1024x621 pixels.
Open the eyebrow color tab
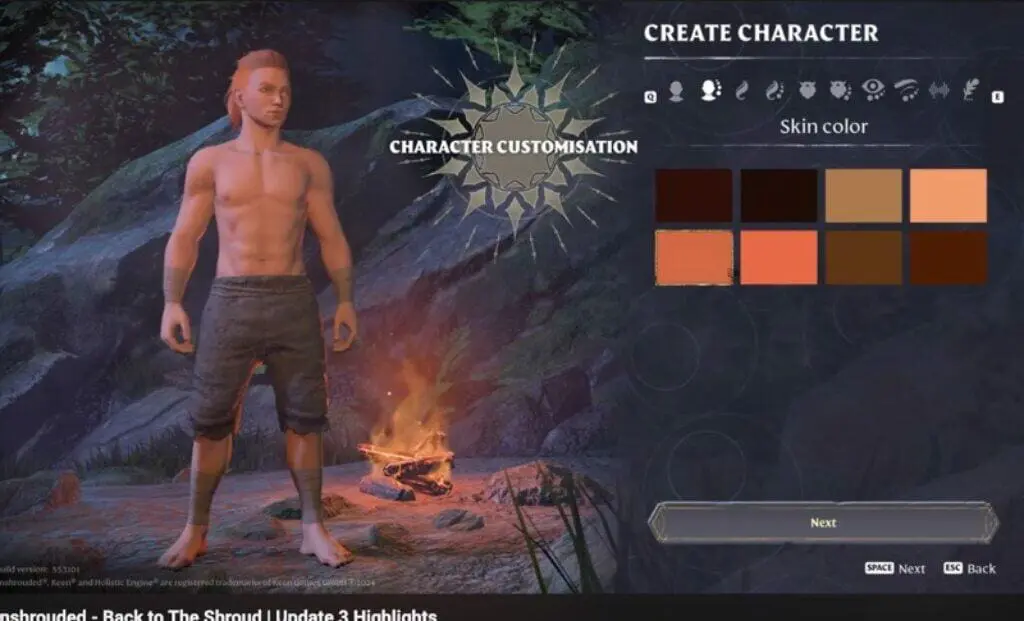point(906,91)
